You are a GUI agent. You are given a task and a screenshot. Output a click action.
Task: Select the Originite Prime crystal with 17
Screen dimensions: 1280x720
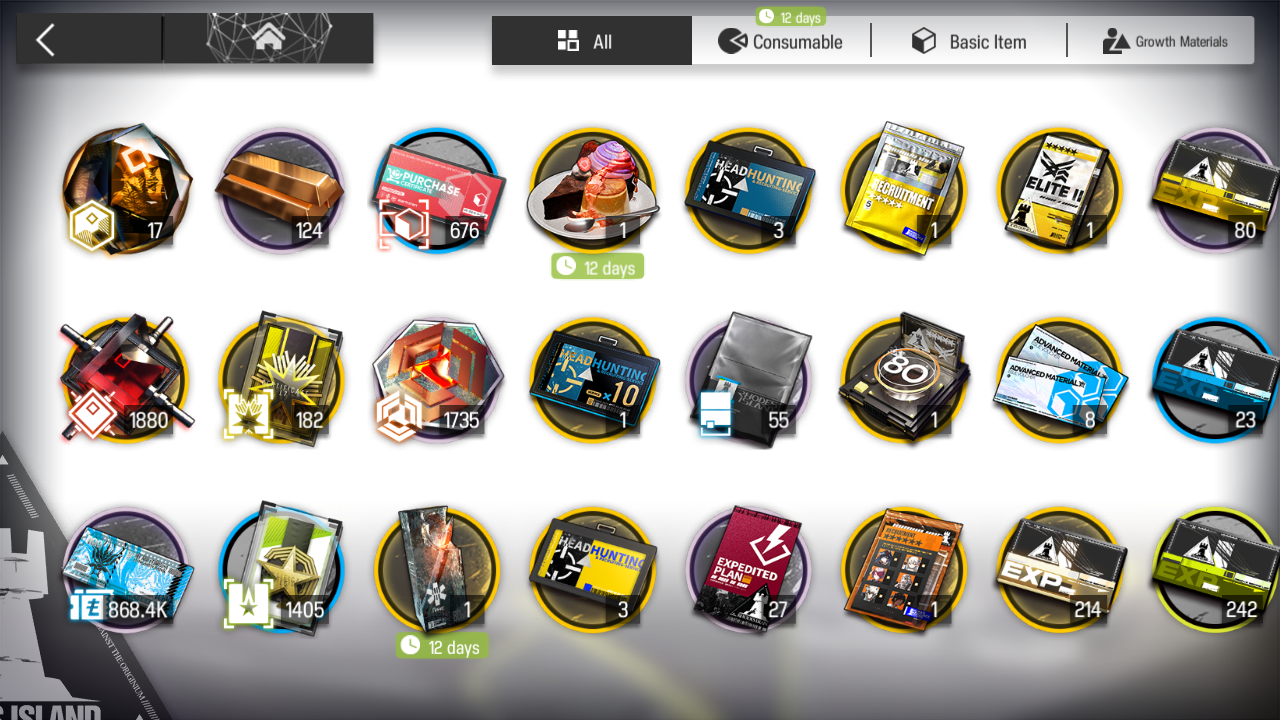[x=125, y=190]
